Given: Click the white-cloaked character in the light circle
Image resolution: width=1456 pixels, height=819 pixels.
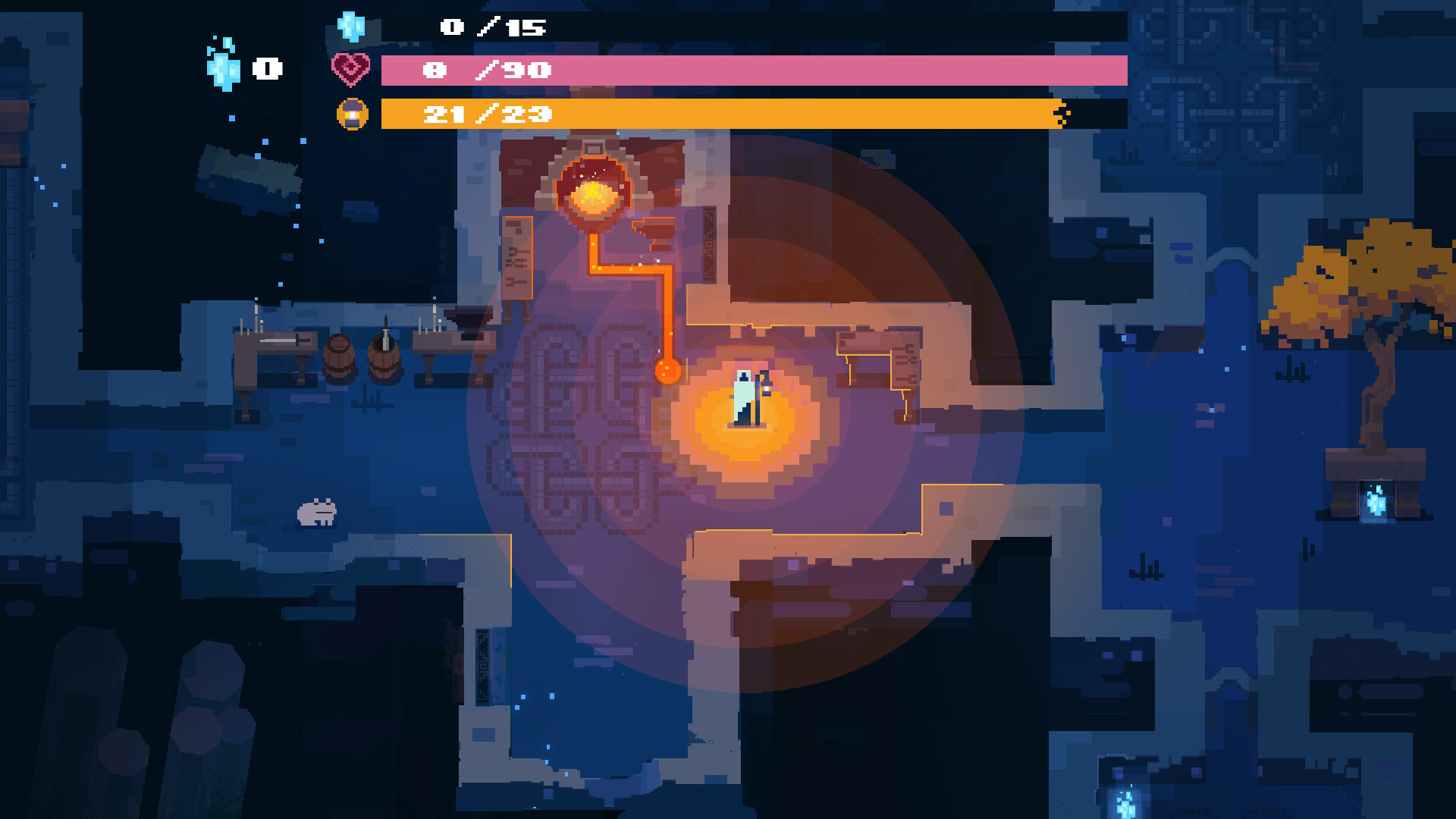Looking at the screenshot, I should point(744,394).
